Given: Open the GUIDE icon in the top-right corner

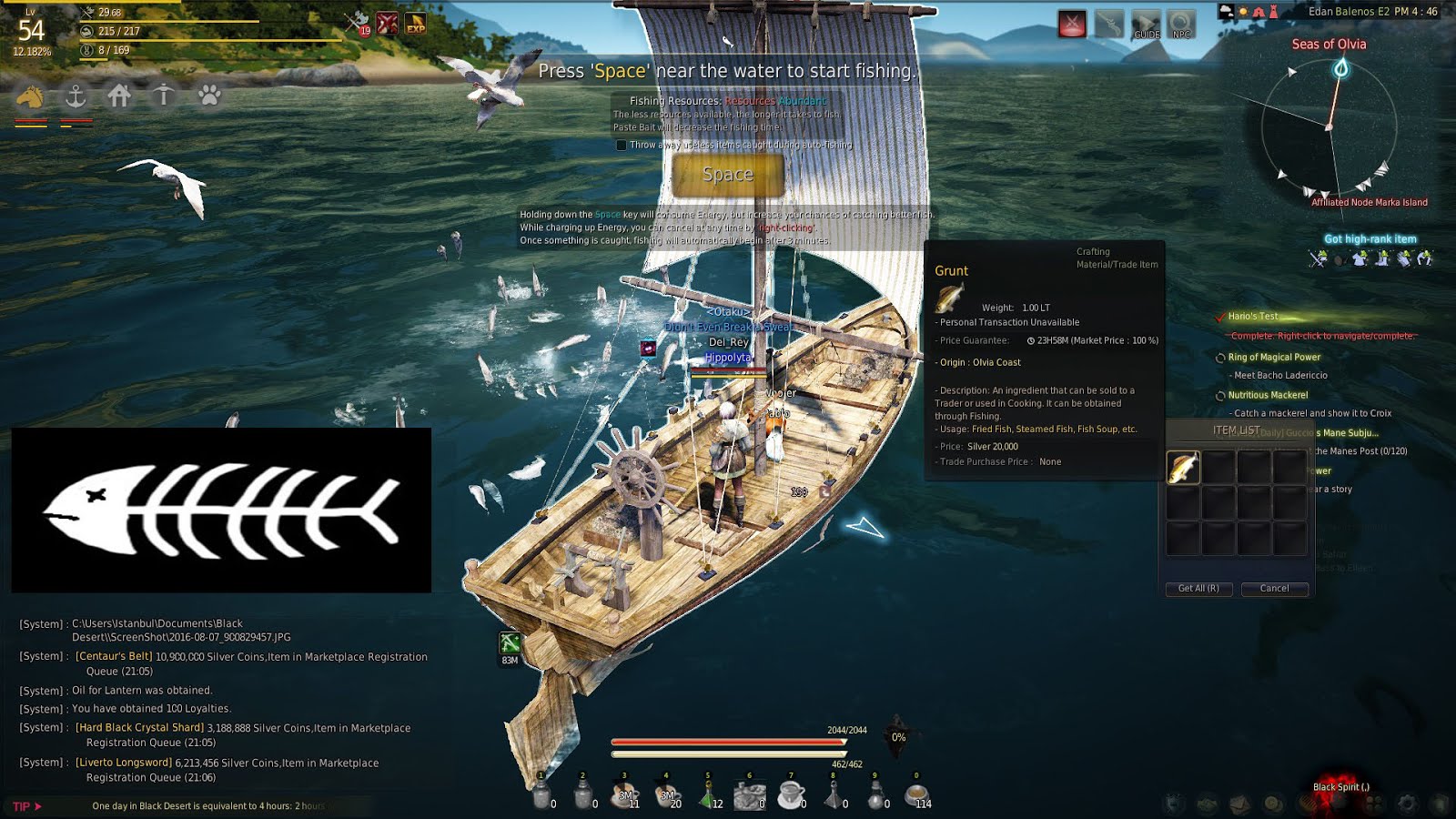Looking at the screenshot, I should (1146, 23).
